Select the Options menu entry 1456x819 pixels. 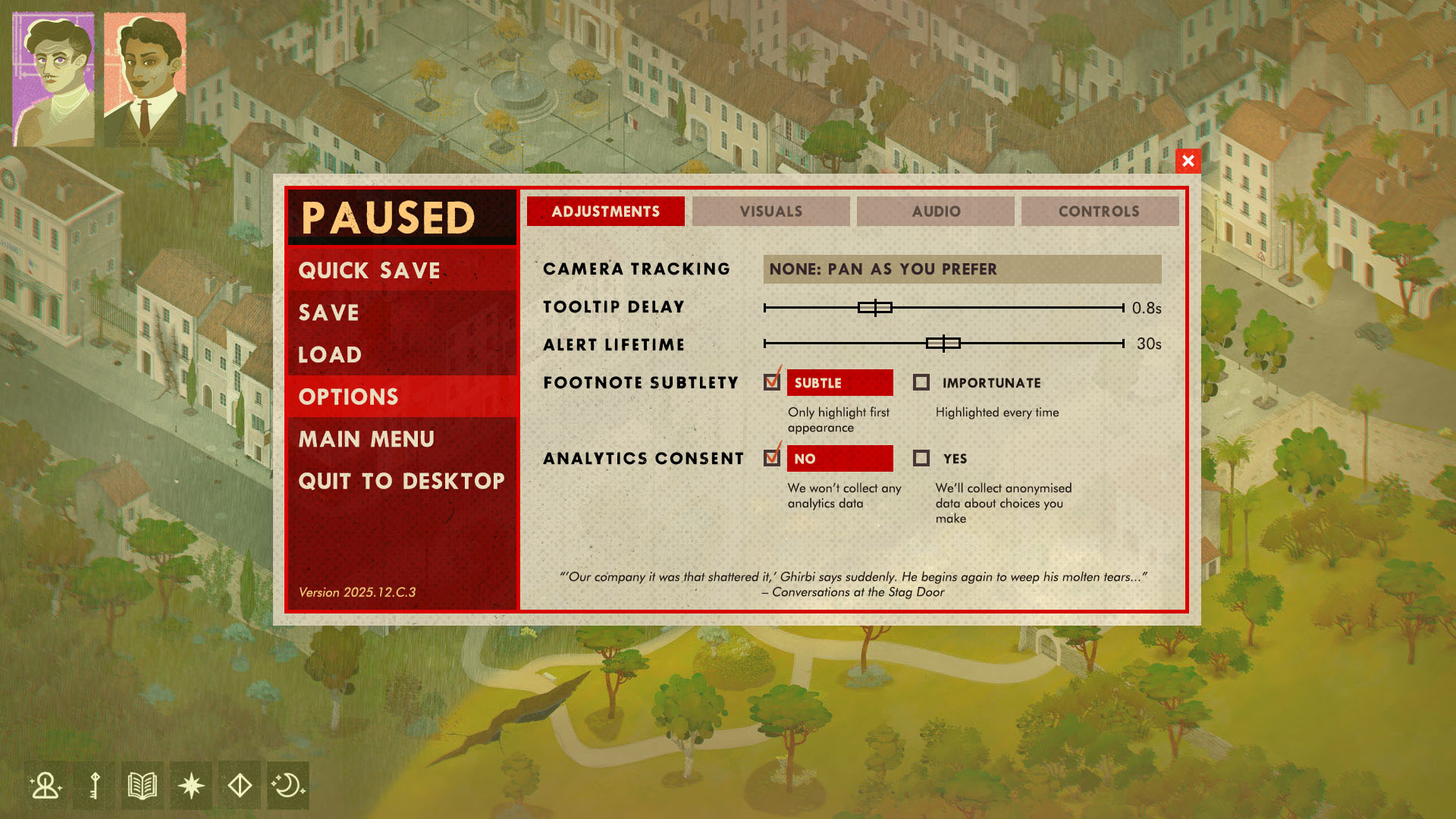pos(349,397)
